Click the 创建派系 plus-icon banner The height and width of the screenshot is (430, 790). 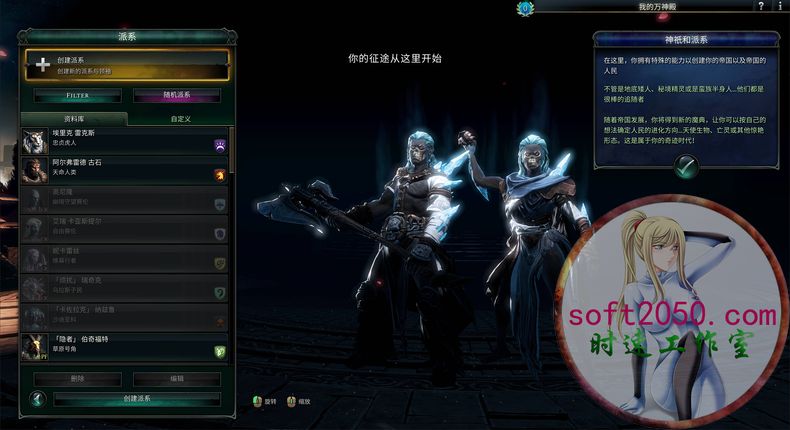pyautogui.click(x=126, y=65)
